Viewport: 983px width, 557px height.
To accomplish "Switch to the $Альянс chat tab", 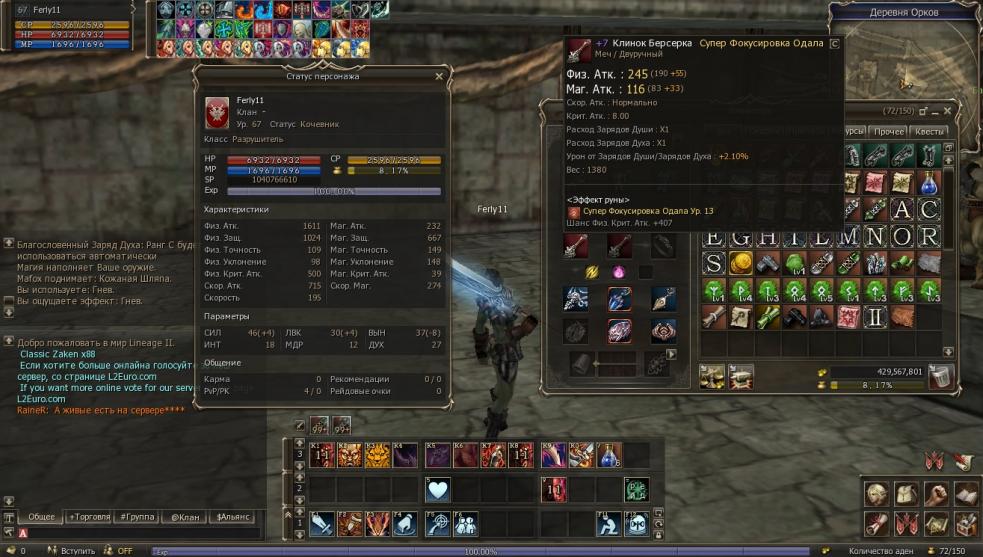I will click(x=230, y=517).
